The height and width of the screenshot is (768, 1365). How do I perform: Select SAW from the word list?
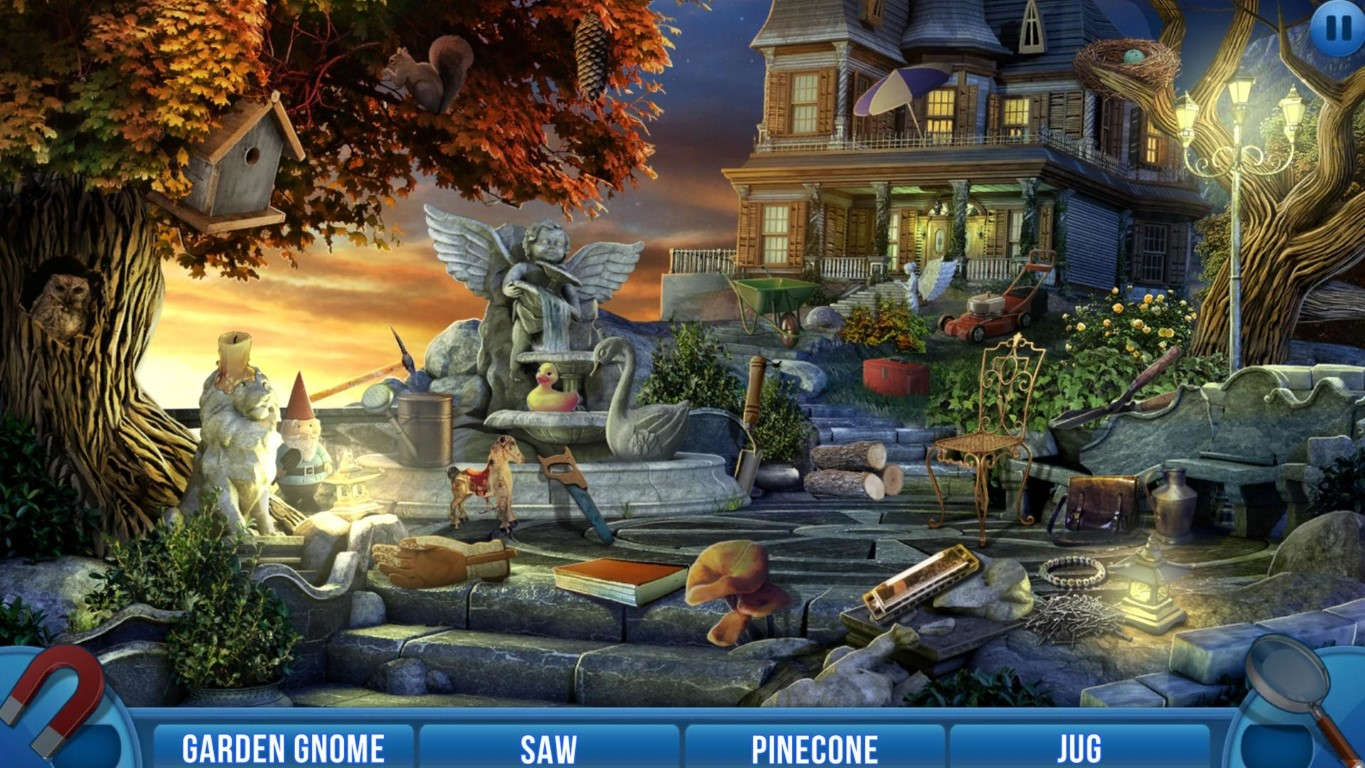point(549,746)
